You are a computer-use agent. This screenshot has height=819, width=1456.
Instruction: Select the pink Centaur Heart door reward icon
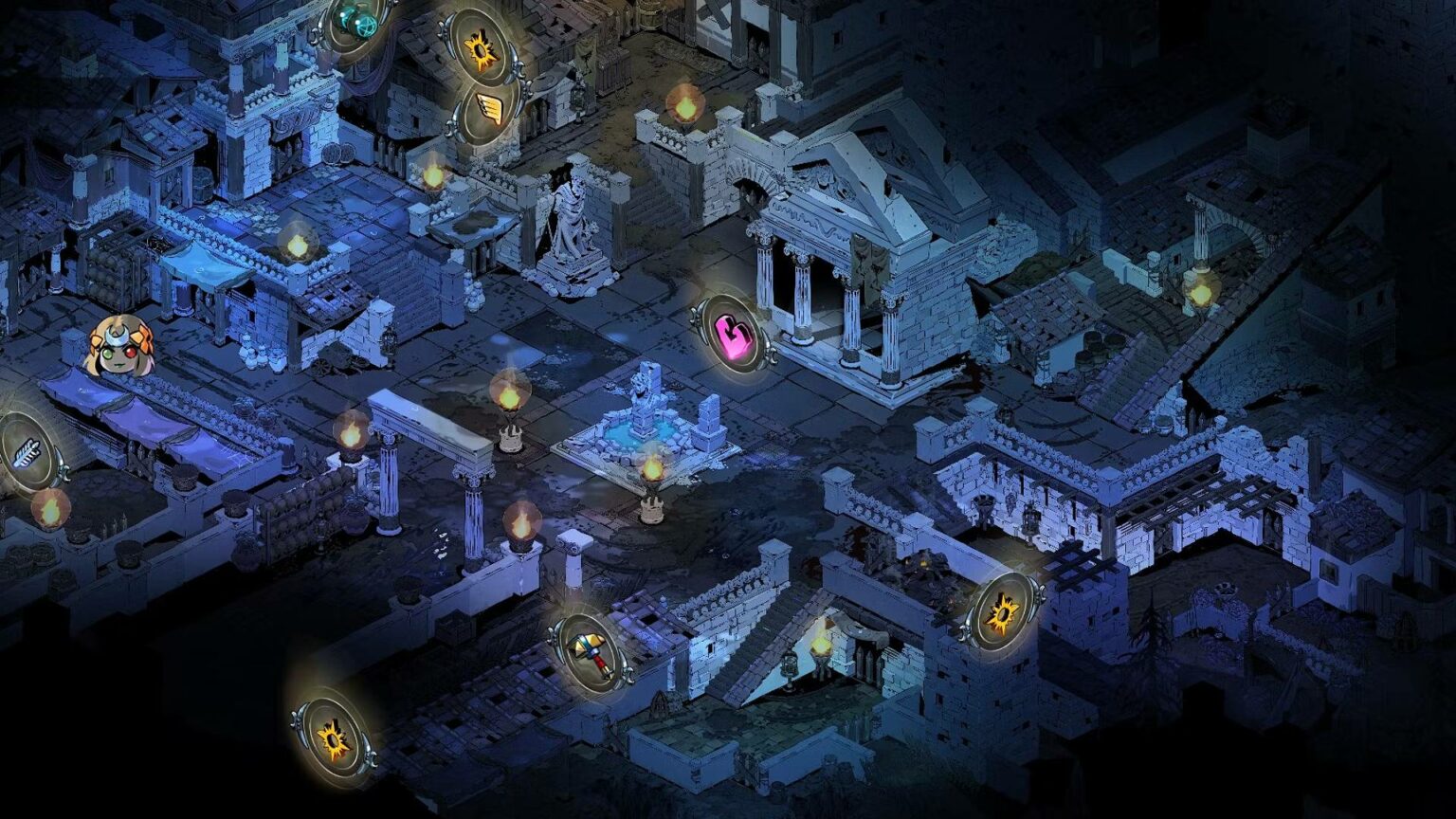pyautogui.click(x=733, y=335)
